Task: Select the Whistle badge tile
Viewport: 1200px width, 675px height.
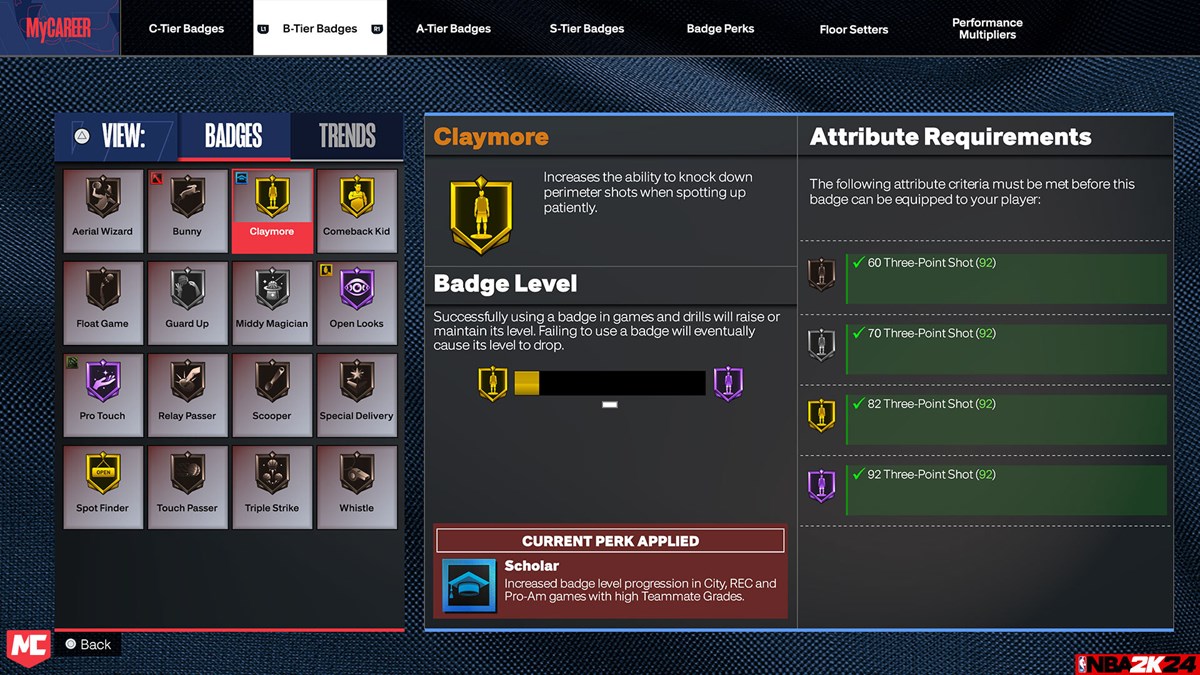Action: tap(356, 486)
